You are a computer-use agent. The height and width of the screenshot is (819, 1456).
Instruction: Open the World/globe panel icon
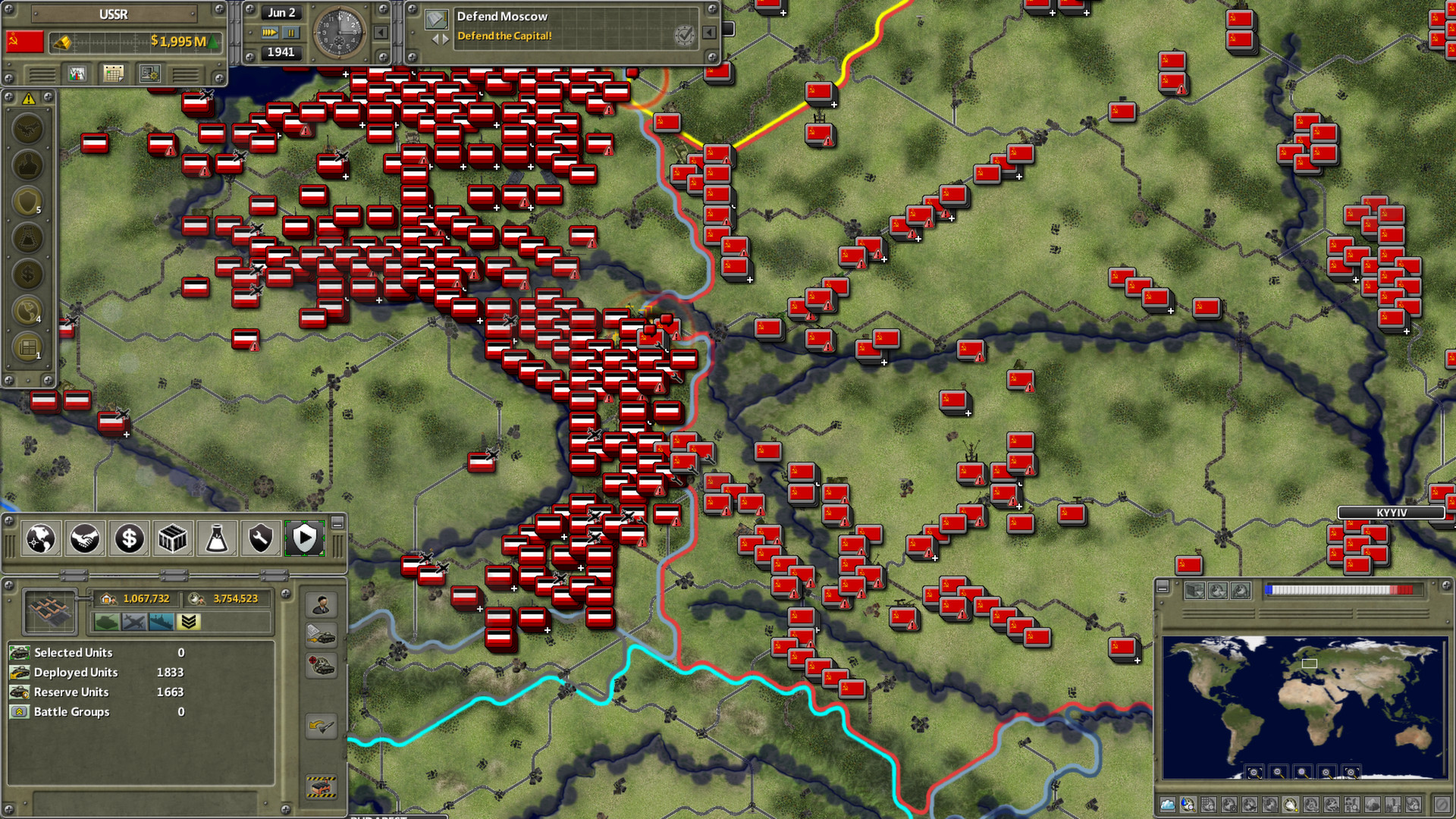(42, 538)
